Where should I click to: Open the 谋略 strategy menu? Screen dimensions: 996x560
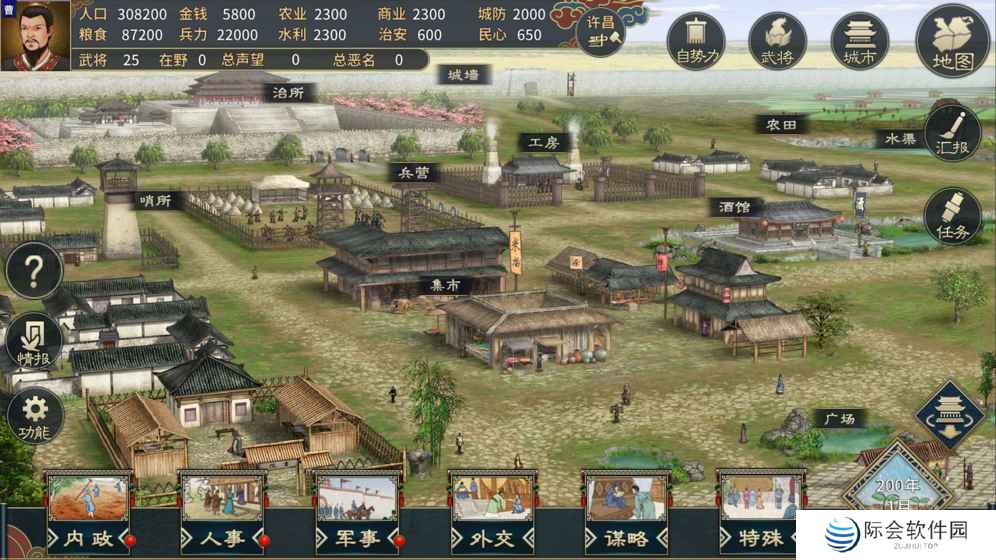[626, 512]
